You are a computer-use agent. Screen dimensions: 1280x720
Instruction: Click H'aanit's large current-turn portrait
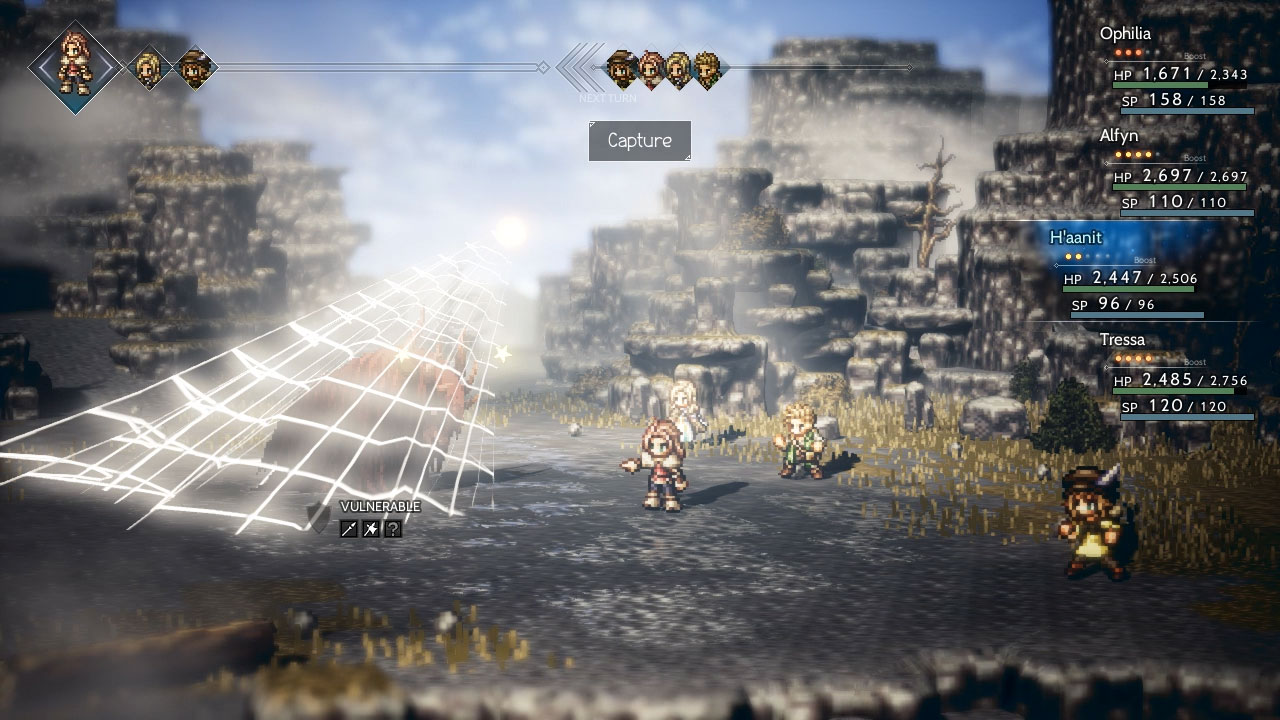pos(75,66)
